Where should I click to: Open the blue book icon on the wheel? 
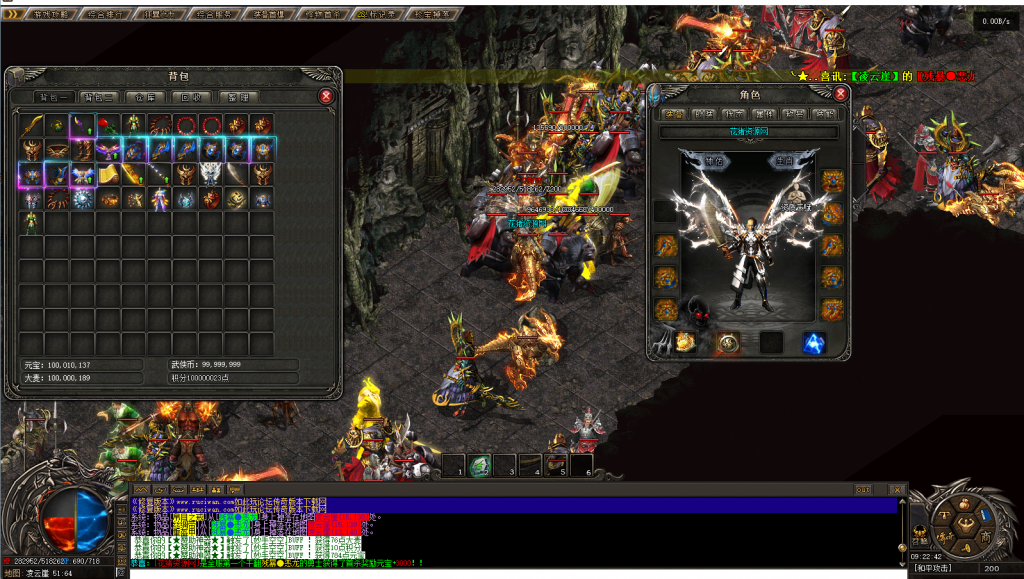985,516
